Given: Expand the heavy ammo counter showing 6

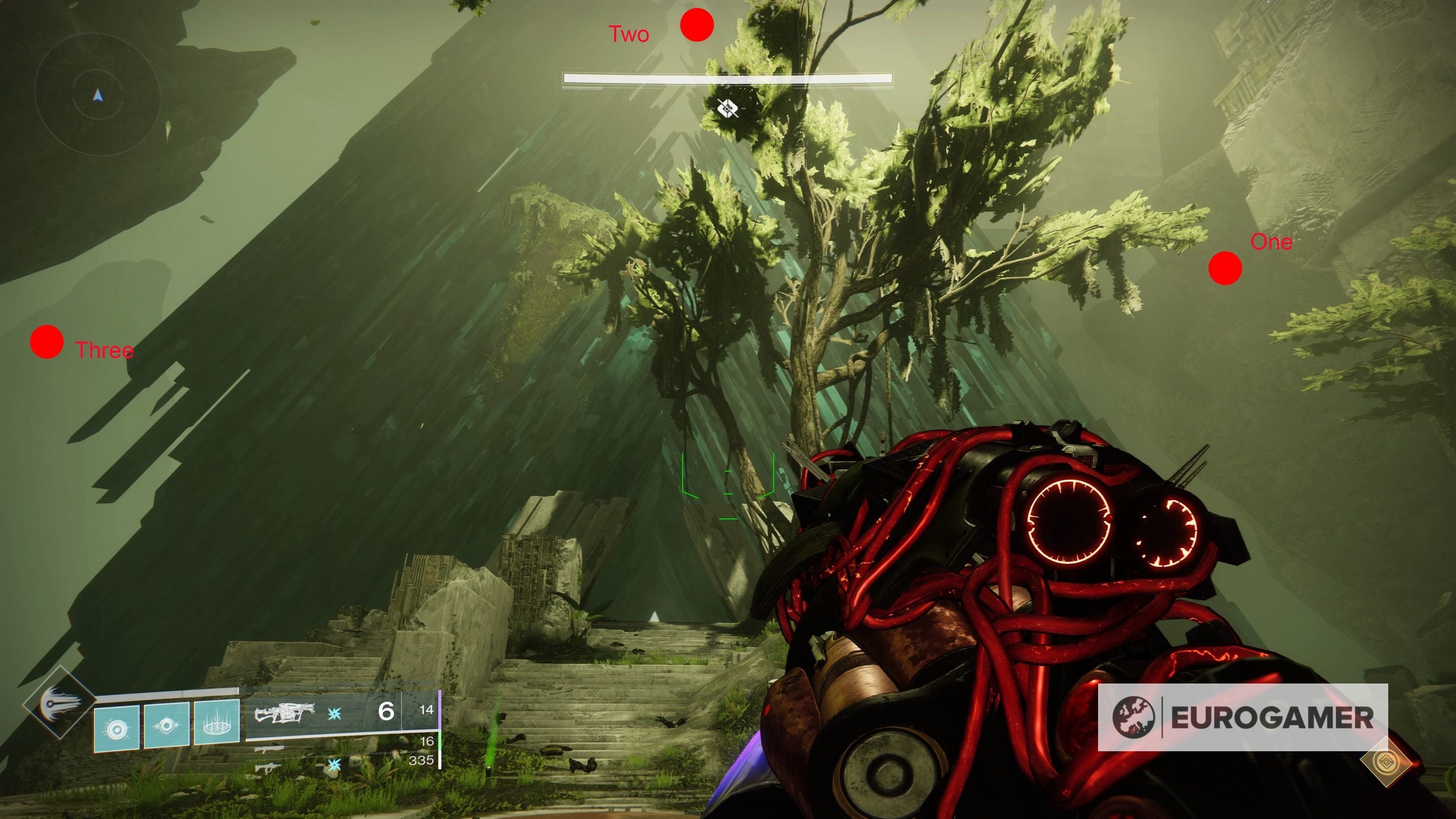Looking at the screenshot, I should click(x=388, y=712).
